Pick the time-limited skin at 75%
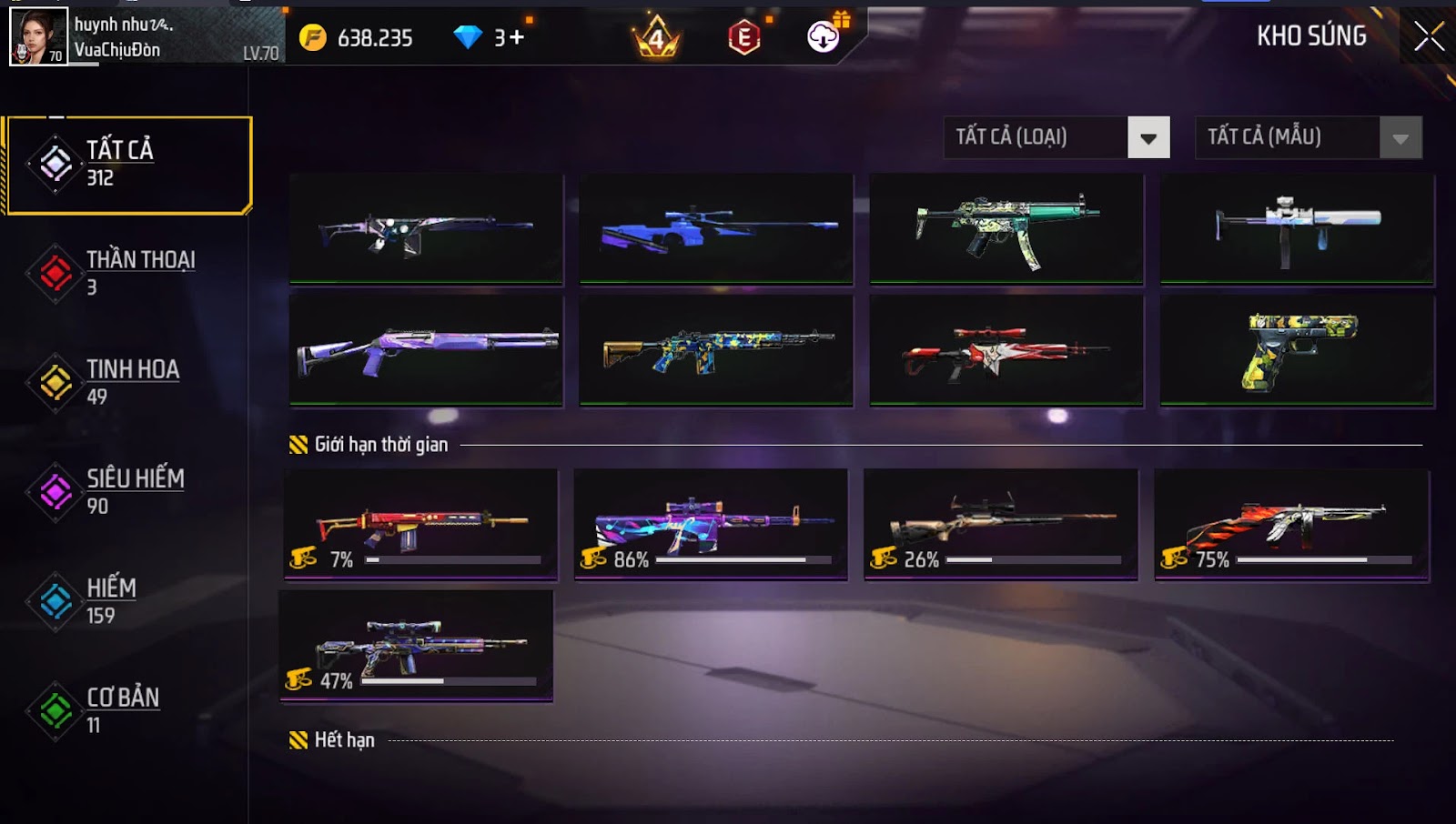1456x824 pixels. pos(1291,524)
